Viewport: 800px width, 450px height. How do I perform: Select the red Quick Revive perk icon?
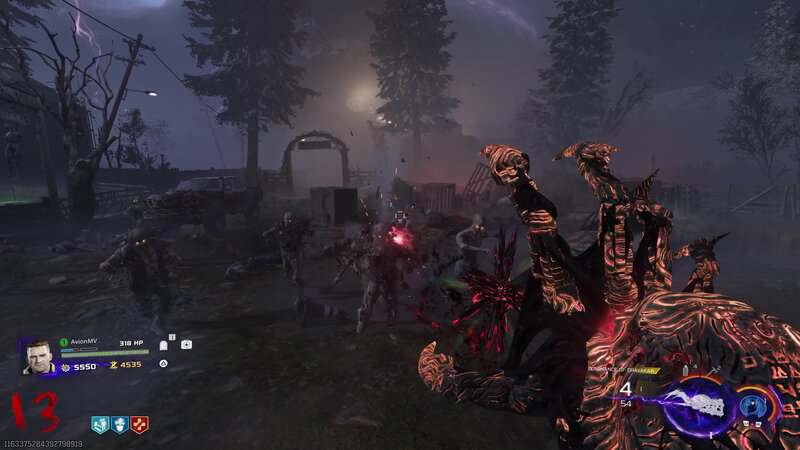click(139, 424)
